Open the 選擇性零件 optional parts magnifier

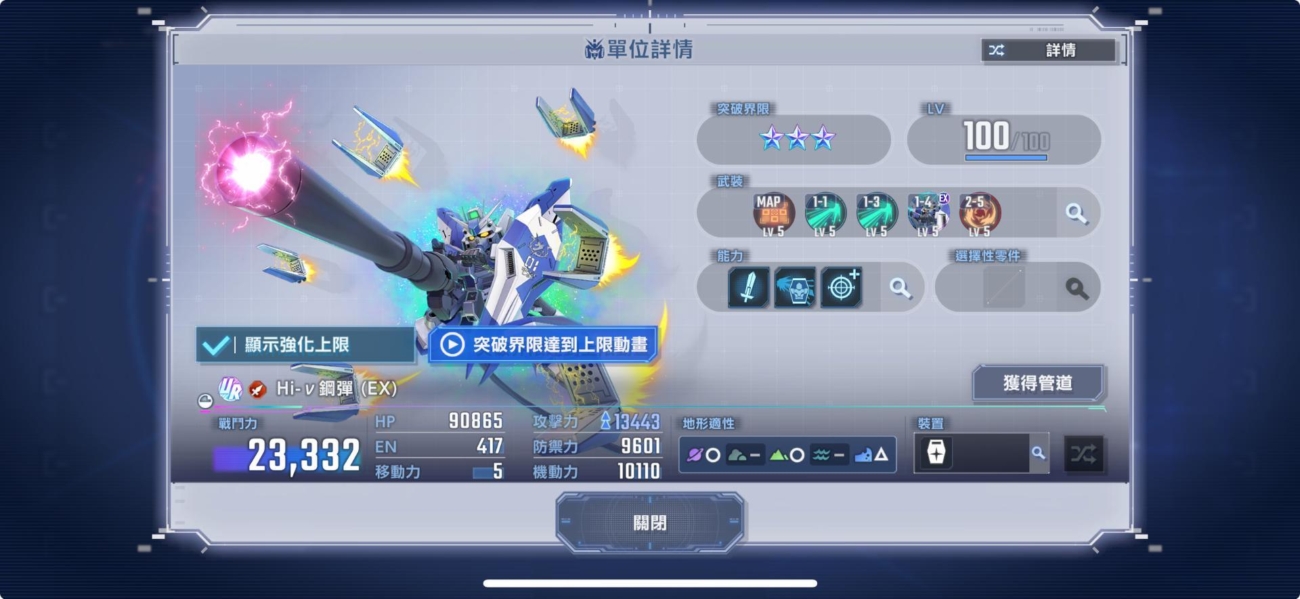pos(1076,288)
